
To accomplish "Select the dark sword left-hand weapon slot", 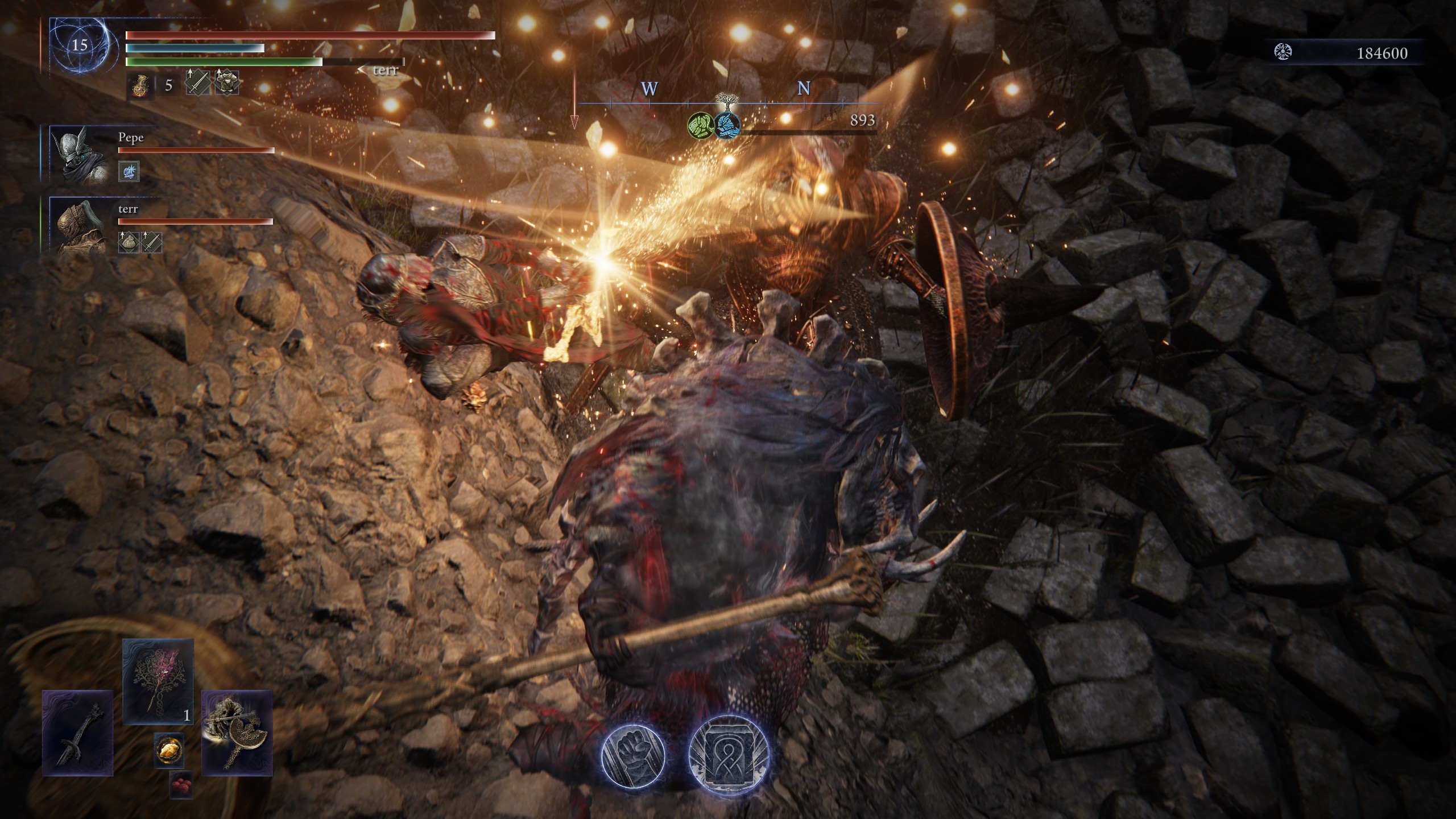I will [78, 733].
